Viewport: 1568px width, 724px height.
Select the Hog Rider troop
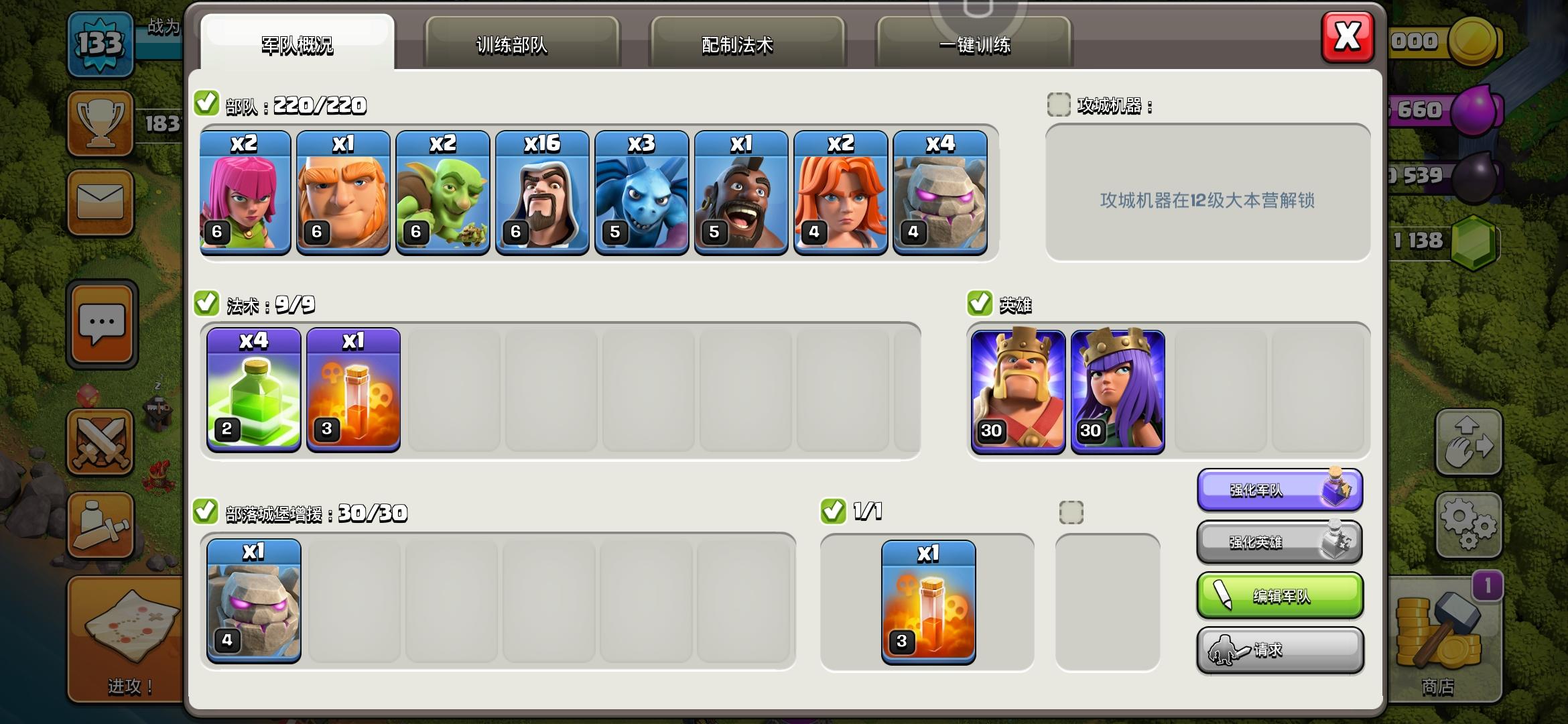pyautogui.click(x=740, y=194)
